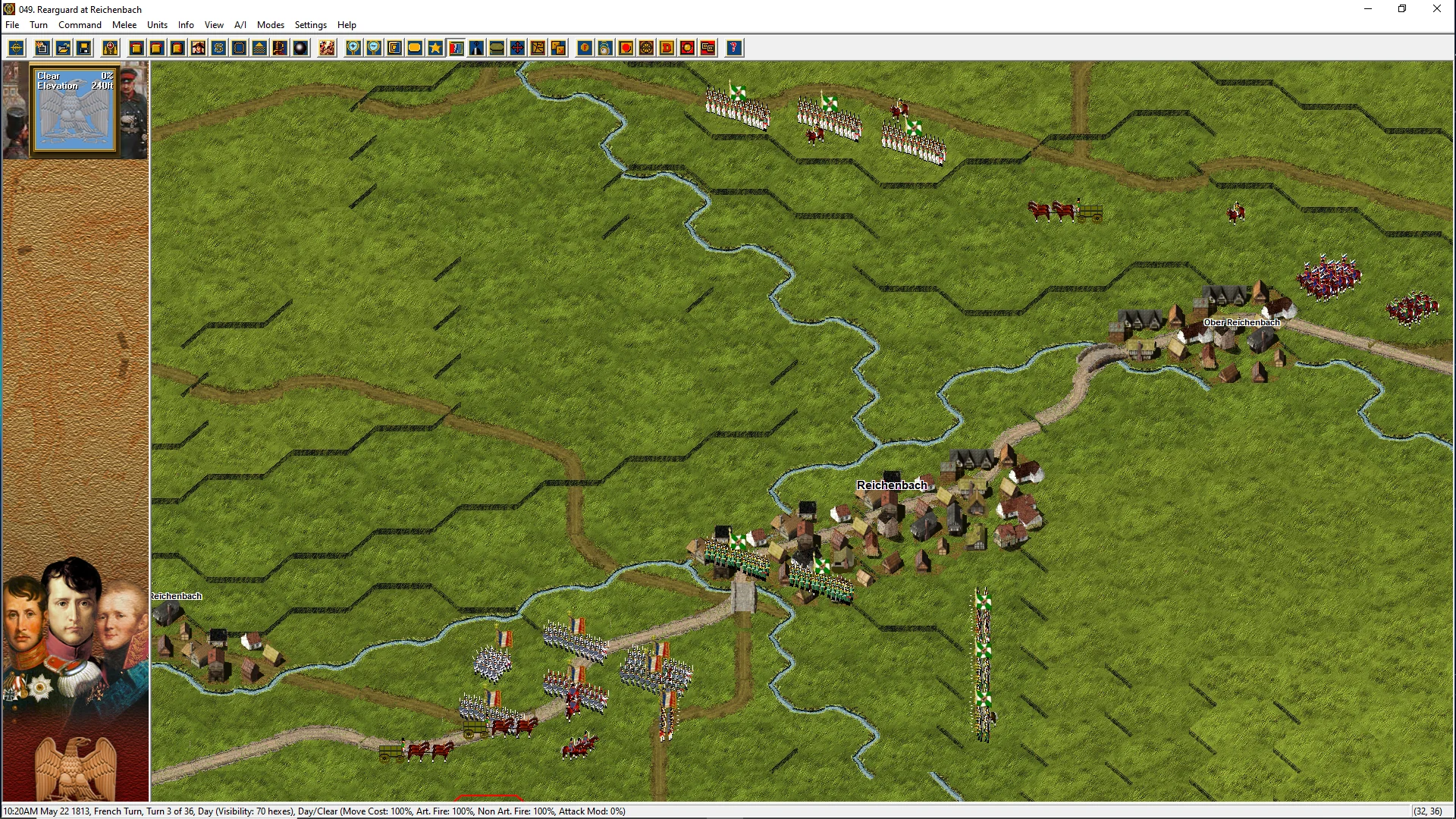Viewport: 1456px width, 819px height.
Task: Click the open folder toolbar button
Action: (x=64, y=49)
